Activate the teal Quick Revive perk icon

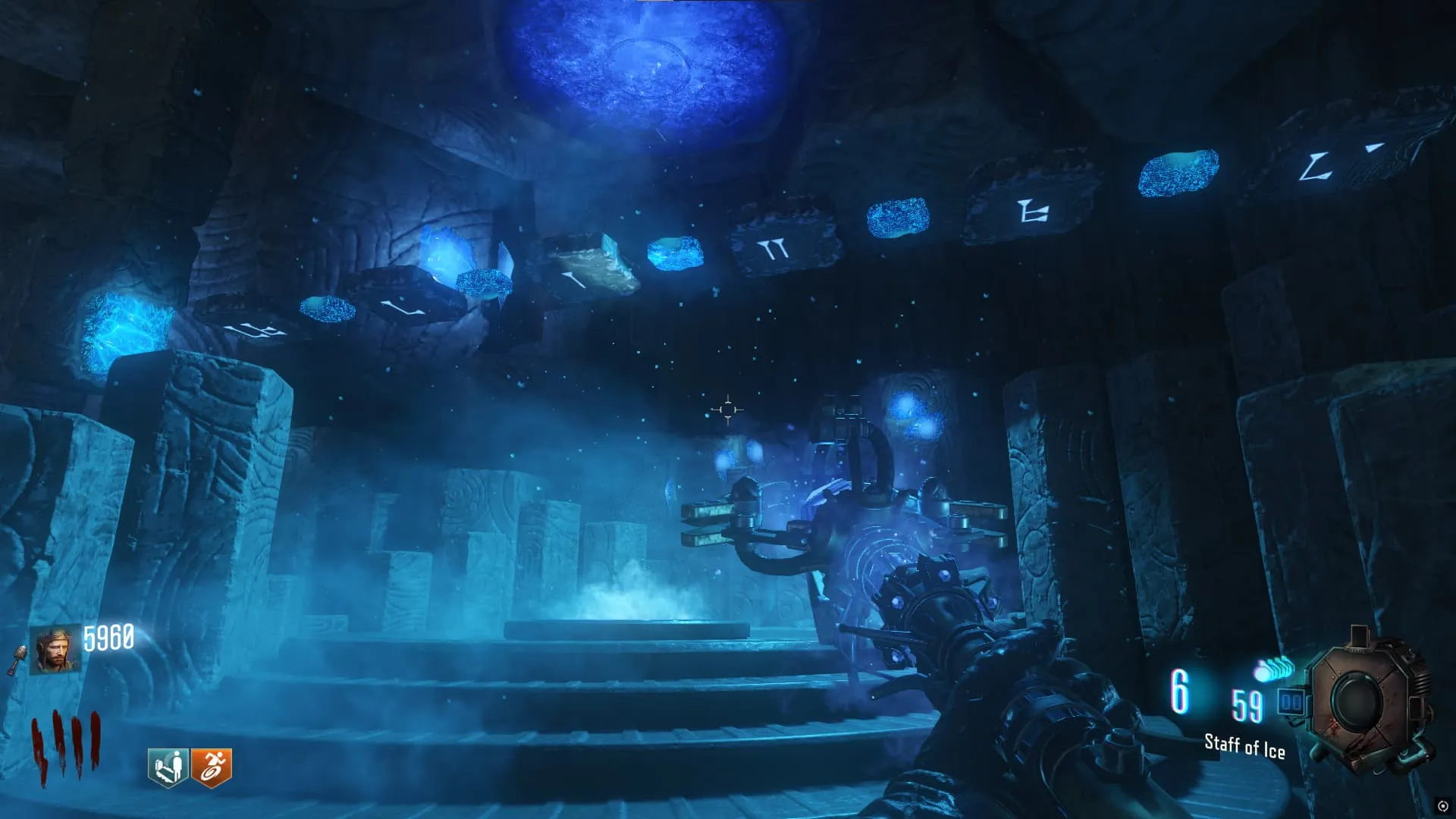coord(168,767)
